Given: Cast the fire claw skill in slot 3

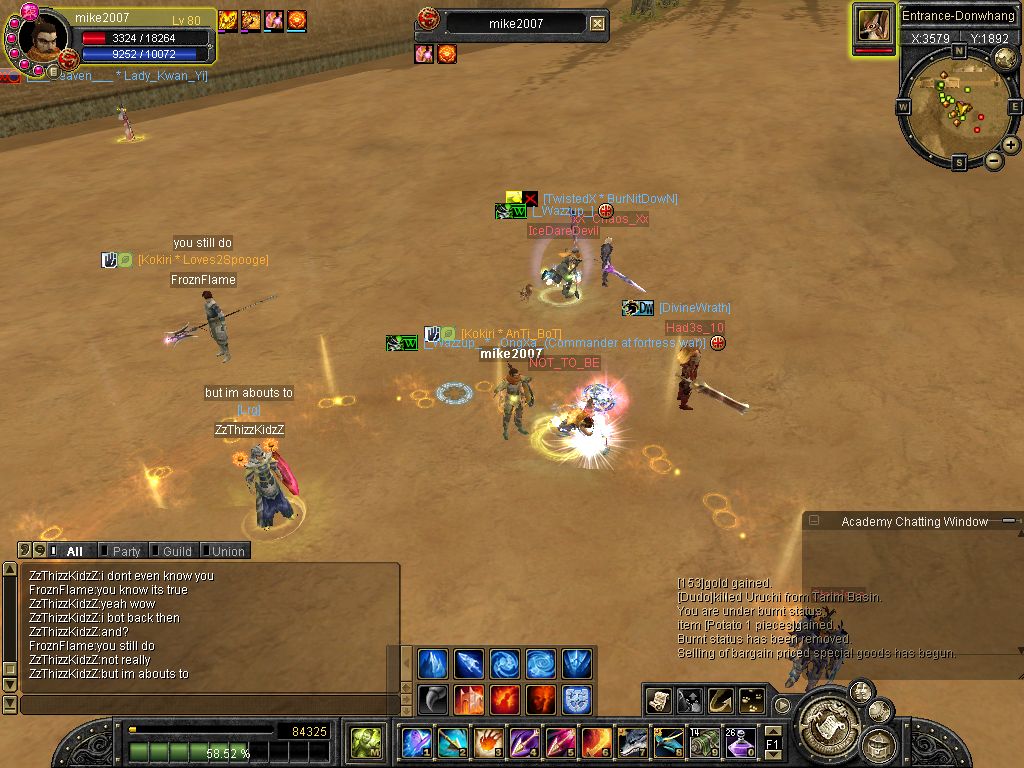Looking at the screenshot, I should click(487, 743).
